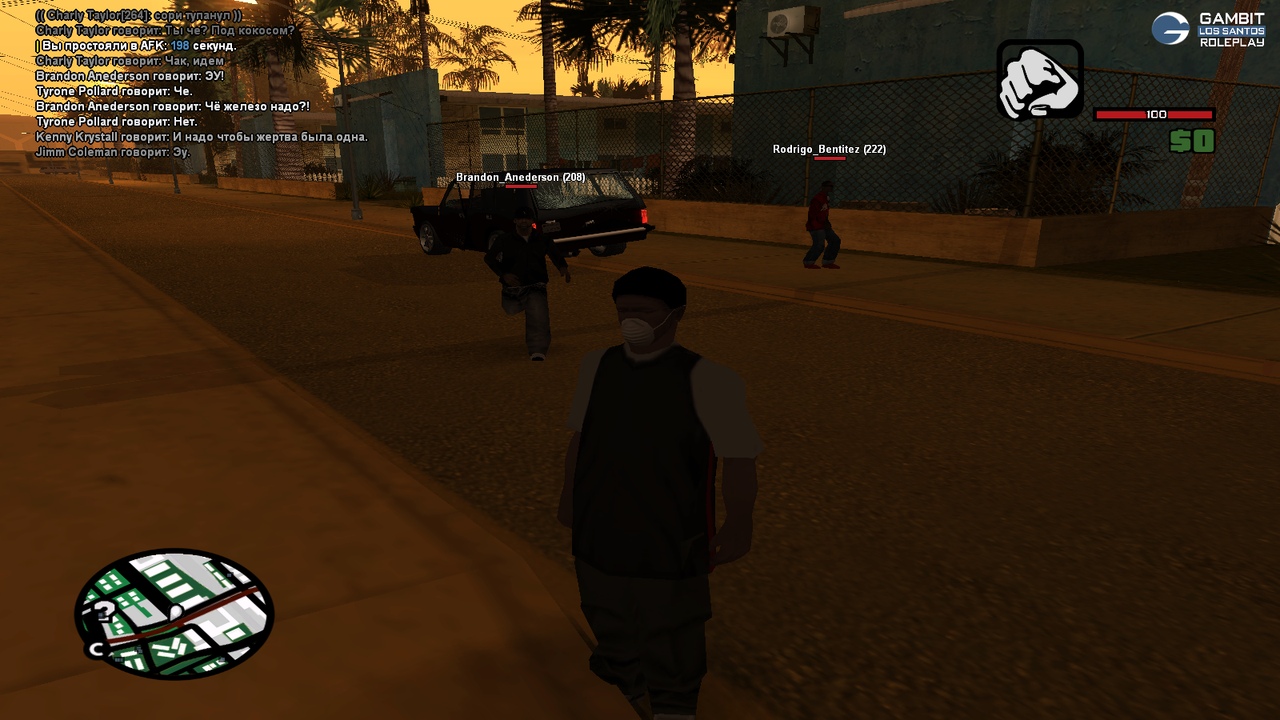Click the fist weapon icon
Viewport: 1280px width, 720px height.
(x=1040, y=79)
